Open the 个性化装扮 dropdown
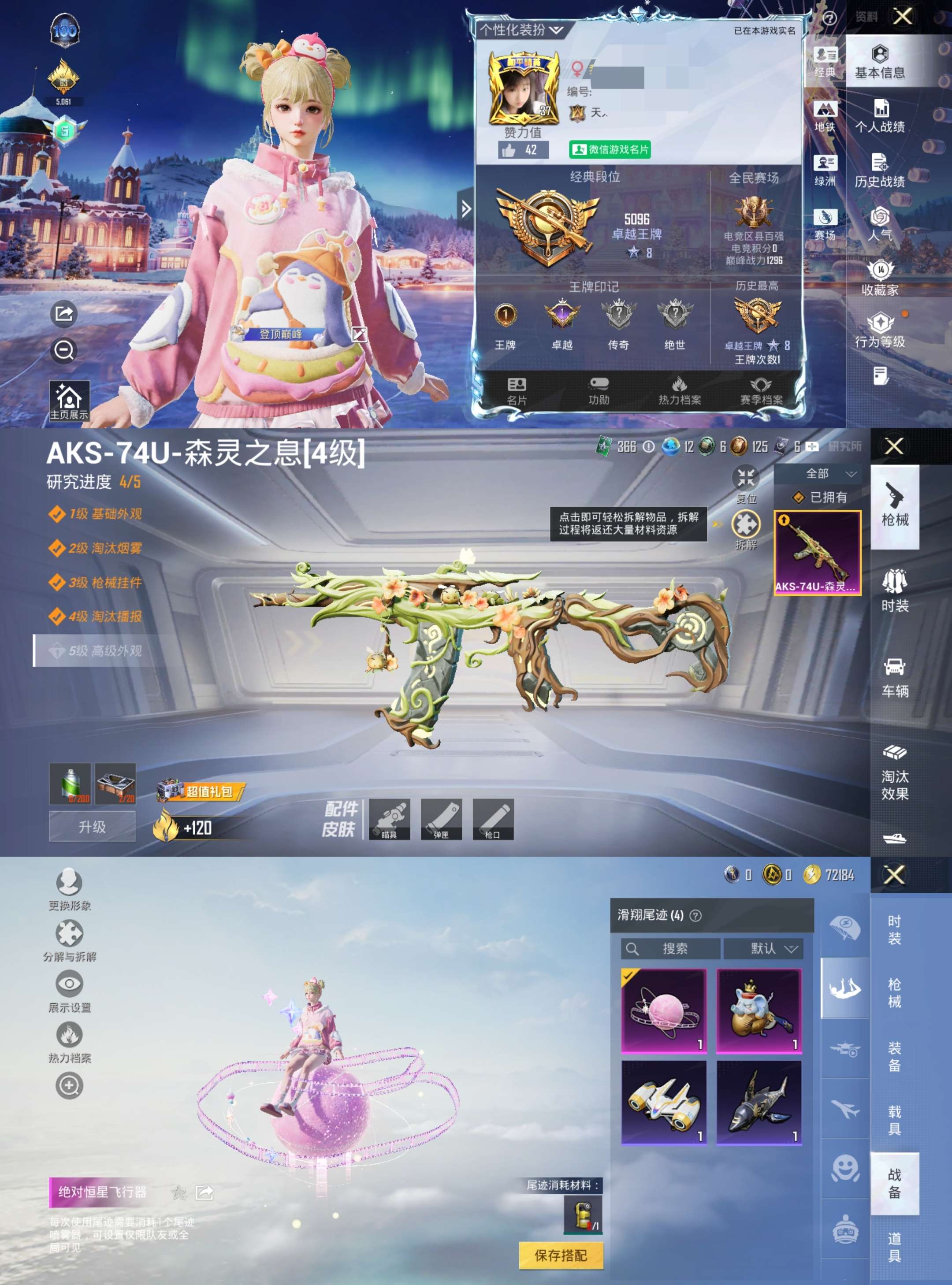 (521, 30)
